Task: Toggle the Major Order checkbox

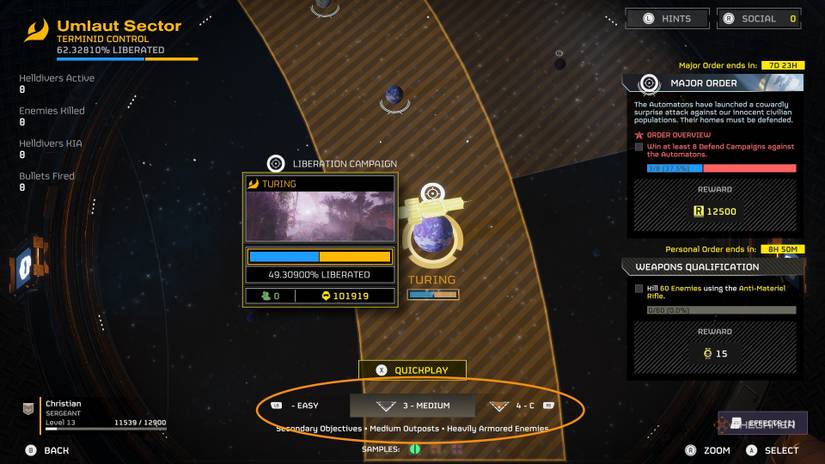Action: tap(639, 147)
